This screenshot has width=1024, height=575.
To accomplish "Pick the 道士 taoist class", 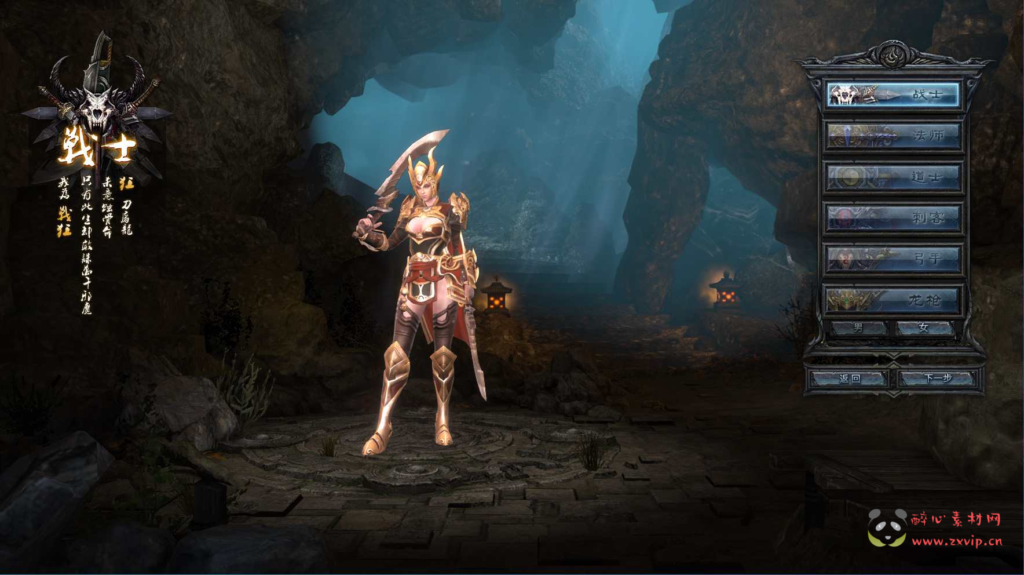I will tap(893, 177).
